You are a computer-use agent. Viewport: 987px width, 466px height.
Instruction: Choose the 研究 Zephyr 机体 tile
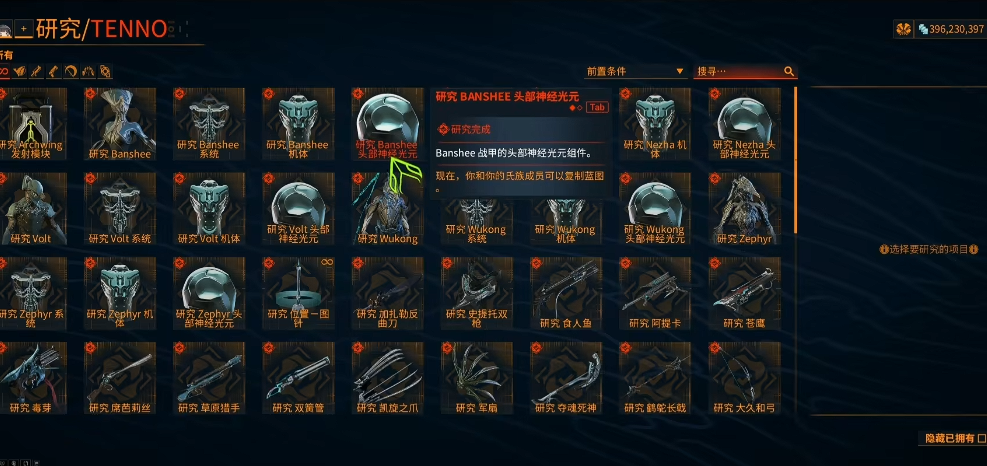click(x=119, y=293)
